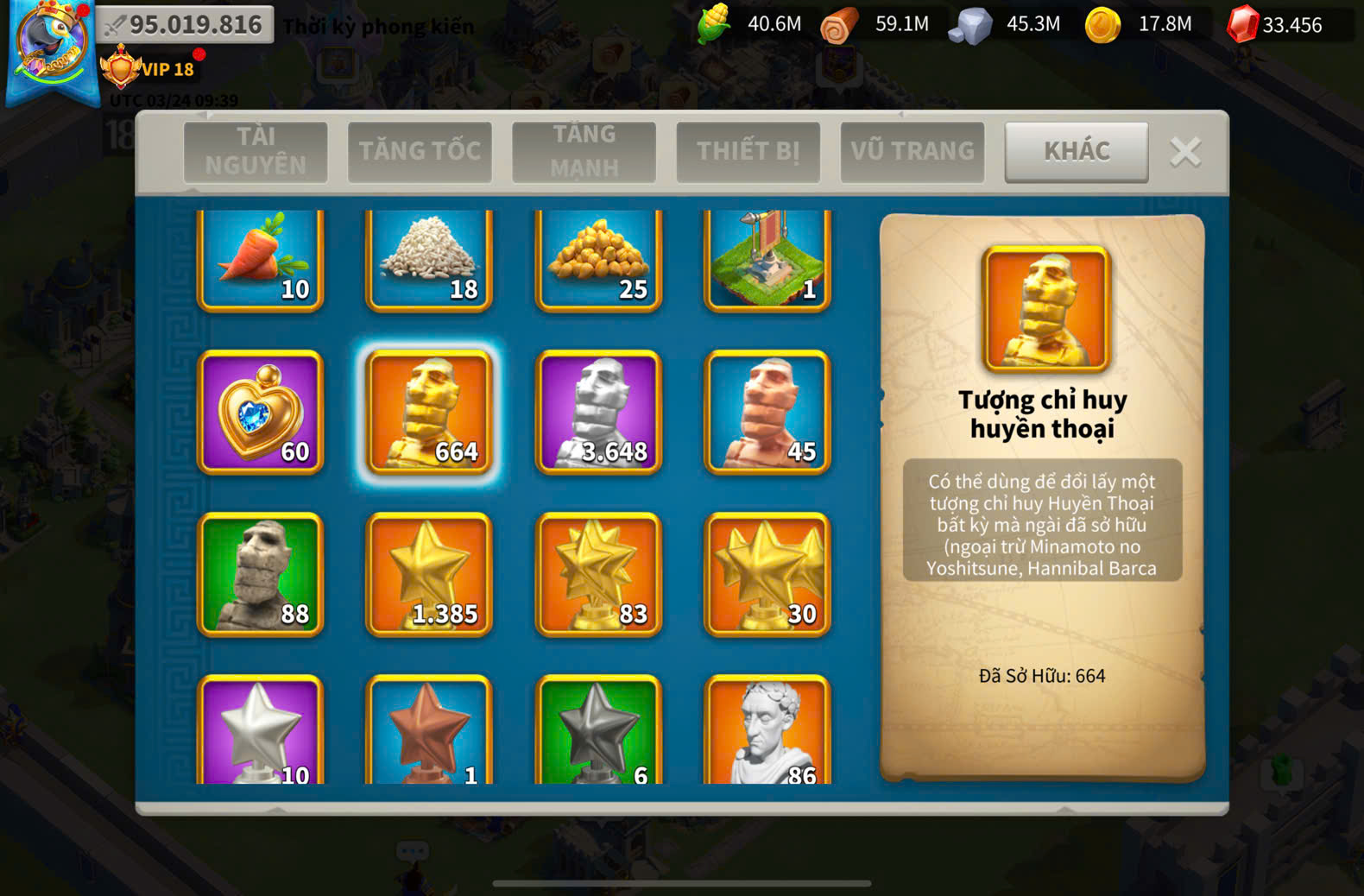Pick the white marble bust item

(767, 730)
